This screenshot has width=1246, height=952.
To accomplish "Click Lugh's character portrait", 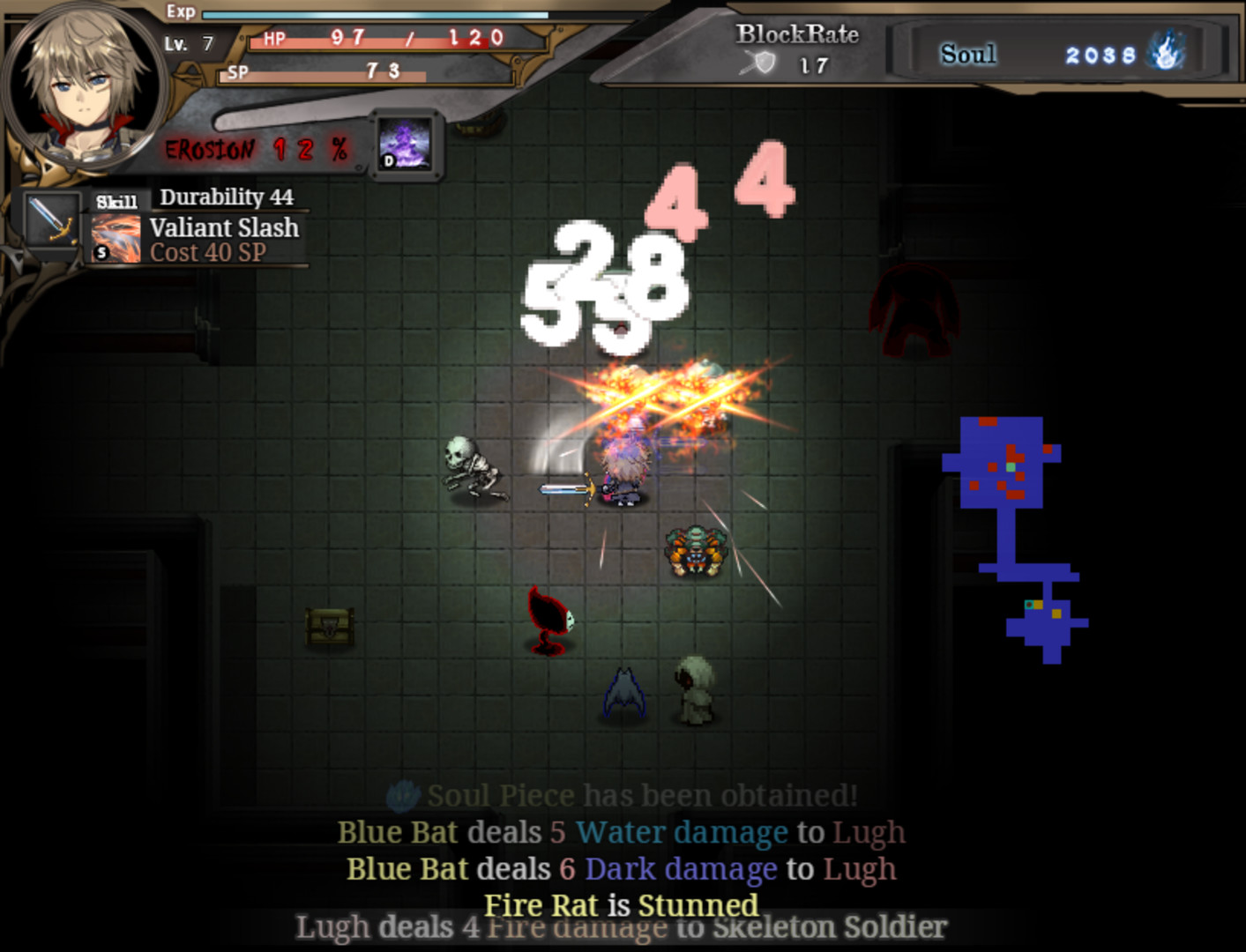I will point(83,86).
